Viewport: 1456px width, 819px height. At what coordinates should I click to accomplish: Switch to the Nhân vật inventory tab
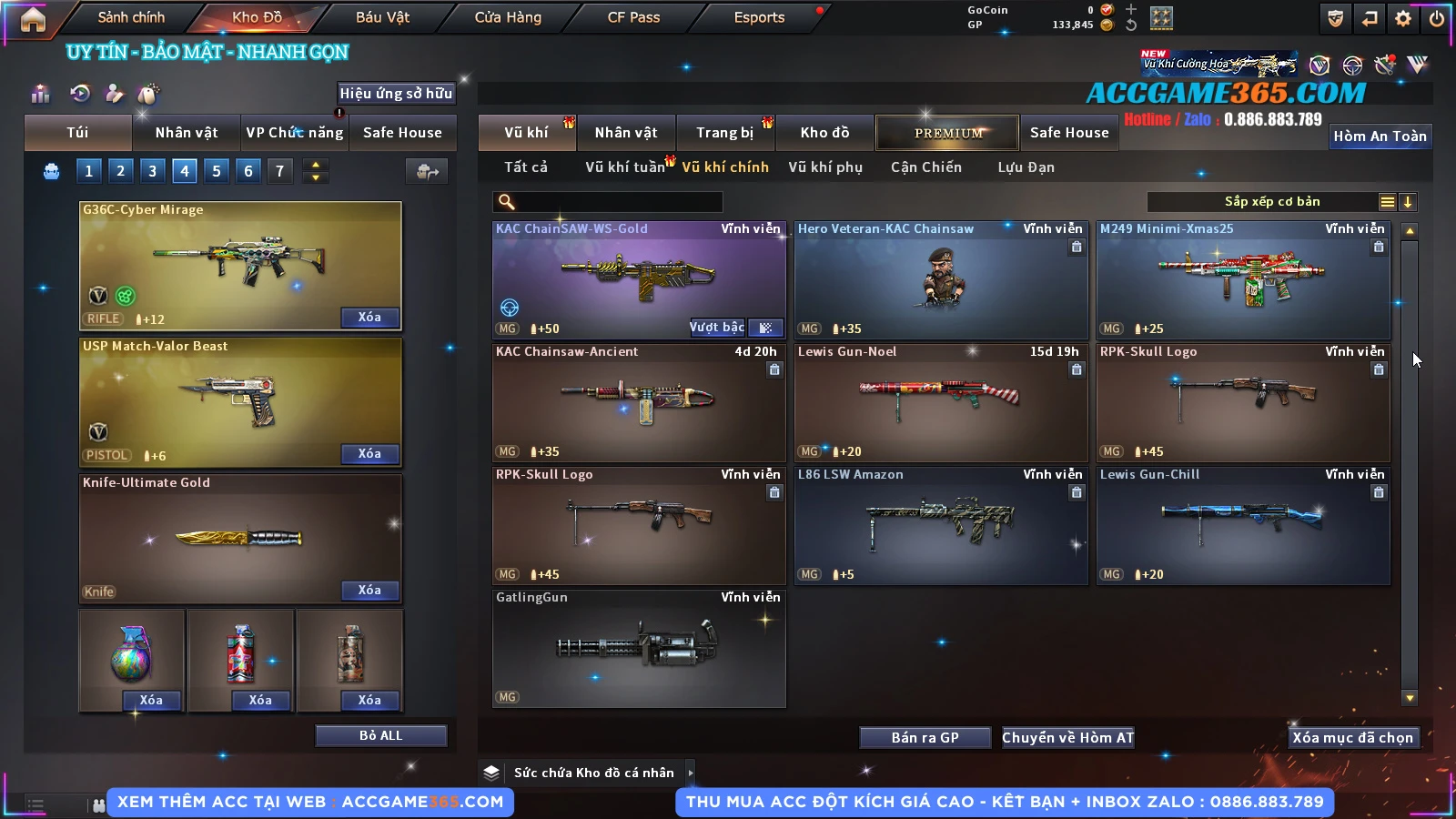coord(626,133)
